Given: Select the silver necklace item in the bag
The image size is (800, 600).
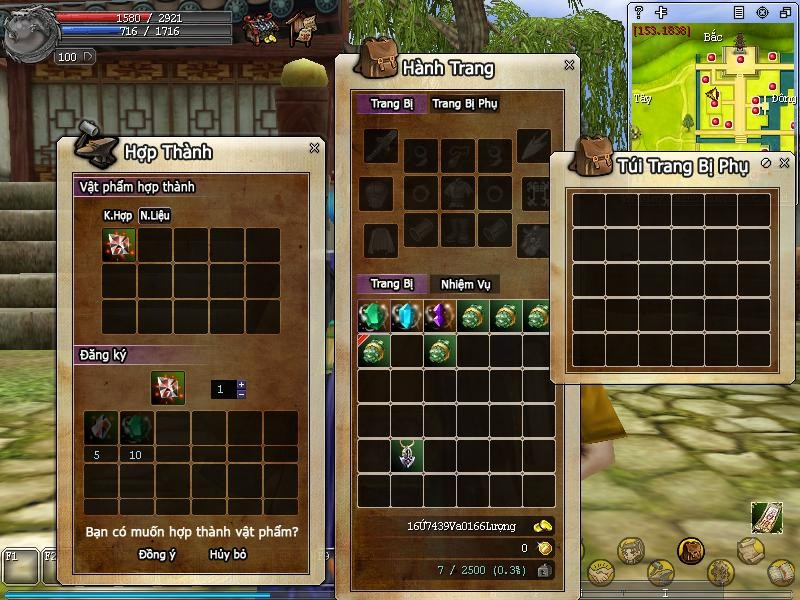Looking at the screenshot, I should (x=407, y=455).
